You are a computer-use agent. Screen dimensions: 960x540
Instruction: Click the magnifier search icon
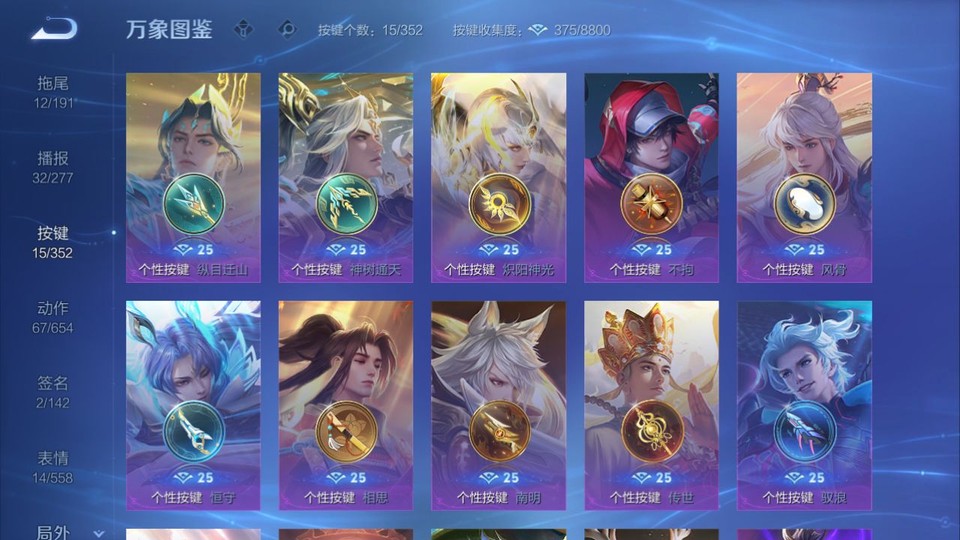tap(287, 29)
